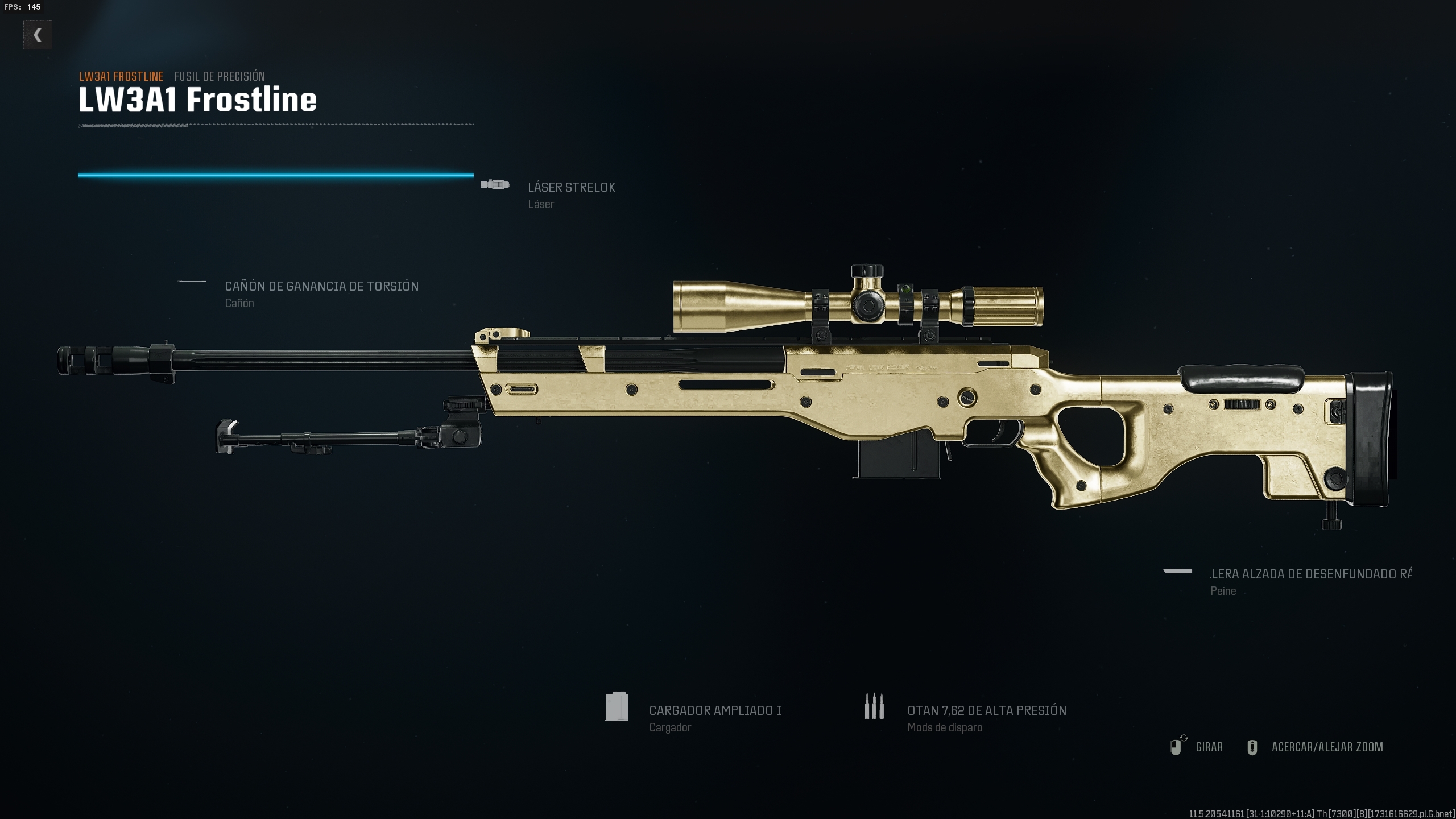Click the rifle's mounted golden scope
The width and height of the screenshot is (1456, 819).
[x=864, y=304]
